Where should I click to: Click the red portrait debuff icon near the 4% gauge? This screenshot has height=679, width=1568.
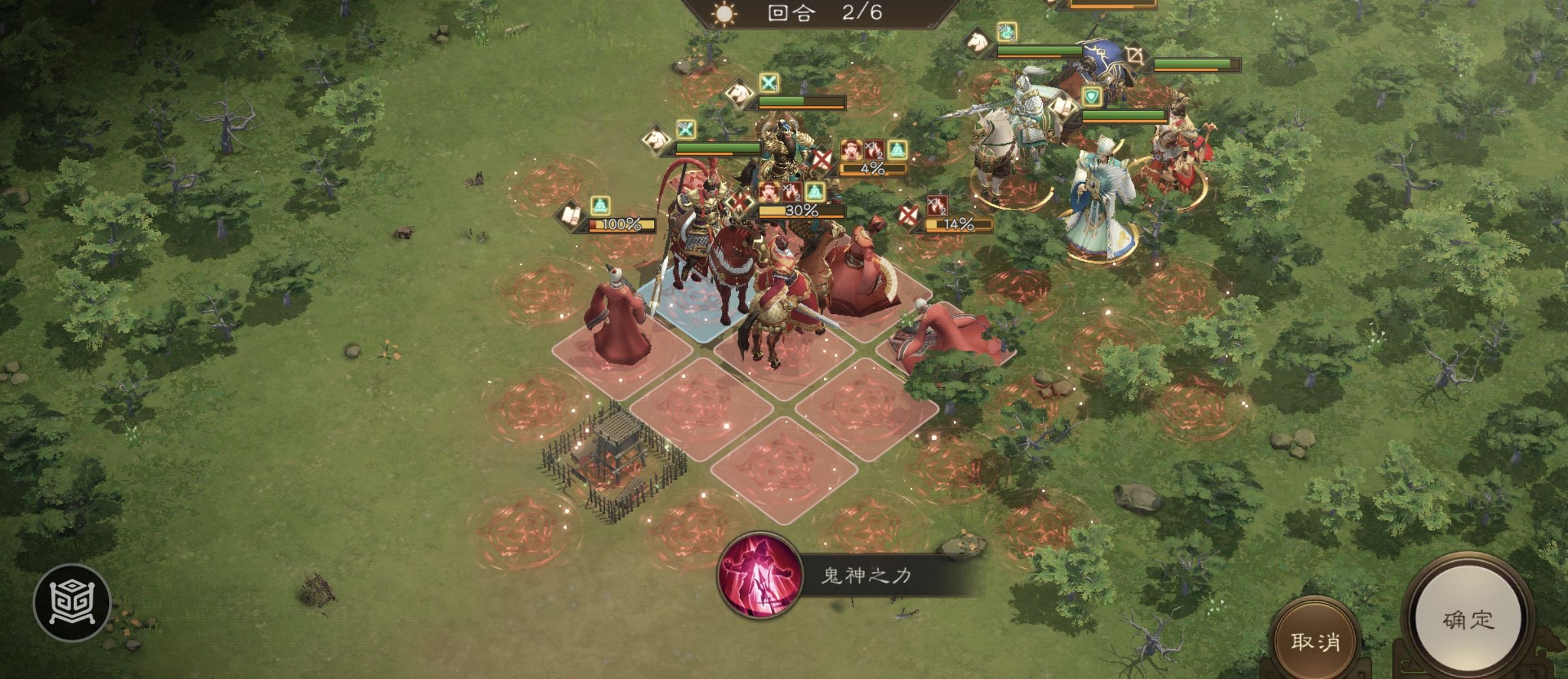coord(851,150)
